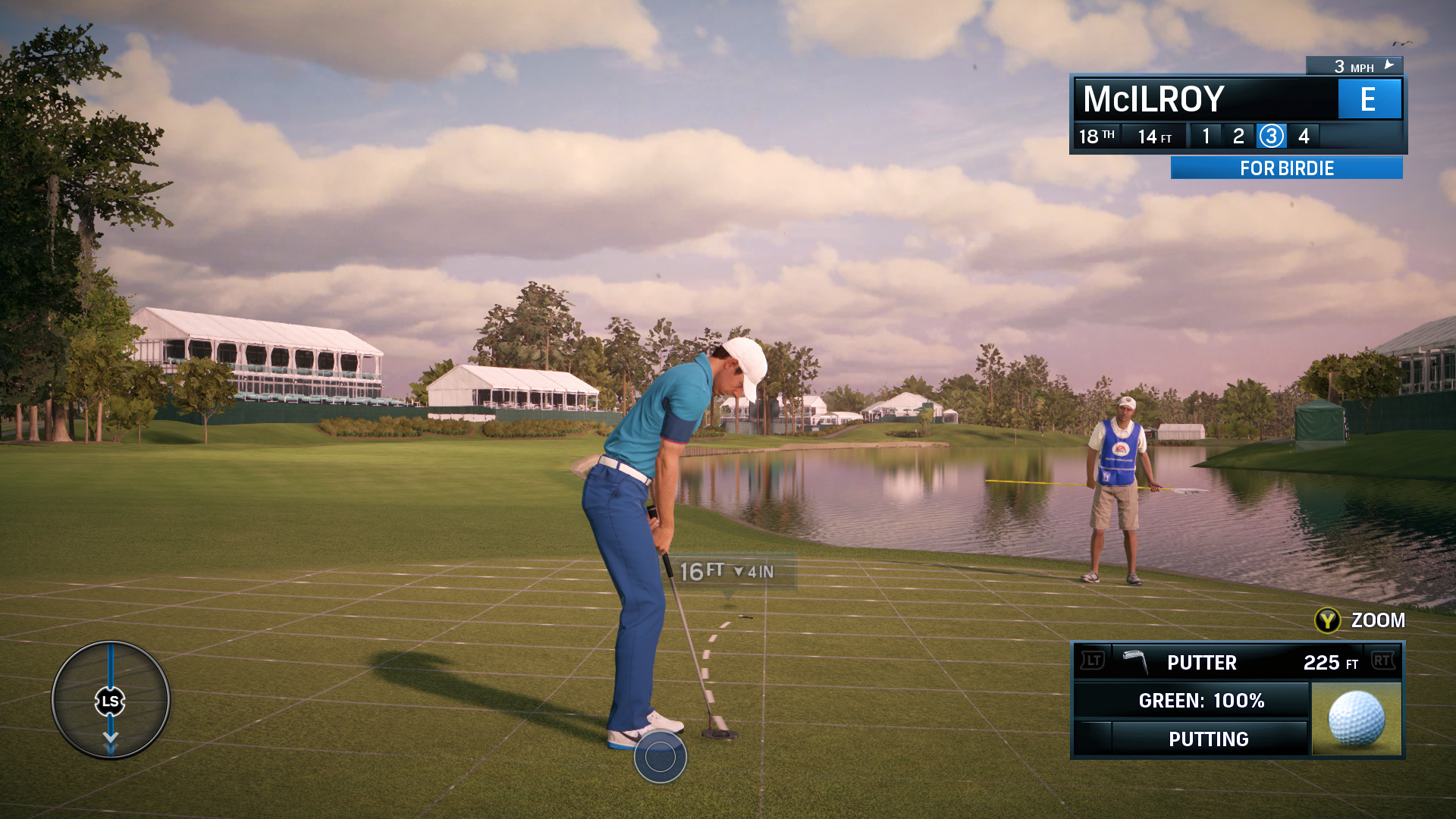Click the FOR BIRDIE banner

pos(1283,168)
